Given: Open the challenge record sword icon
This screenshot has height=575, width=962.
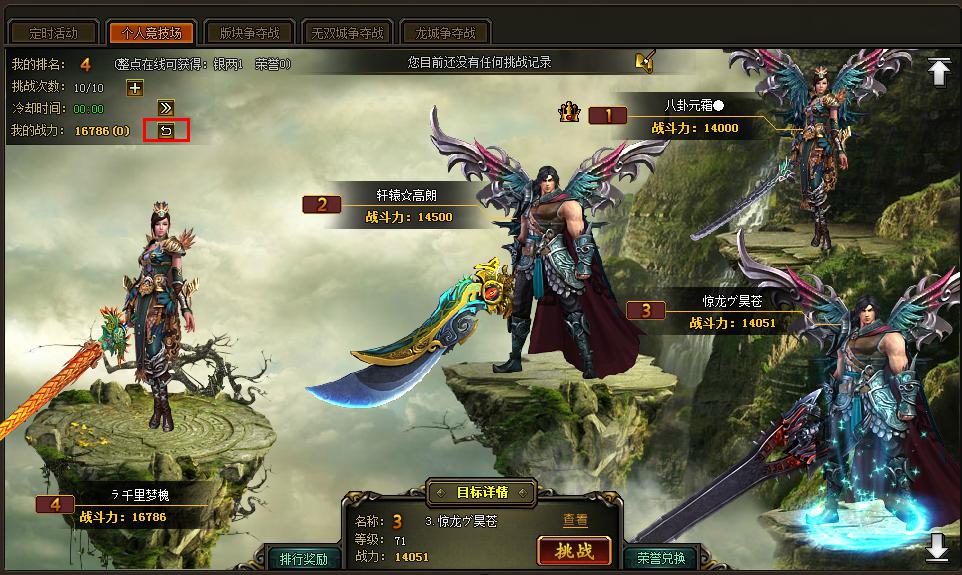Looking at the screenshot, I should 644,62.
